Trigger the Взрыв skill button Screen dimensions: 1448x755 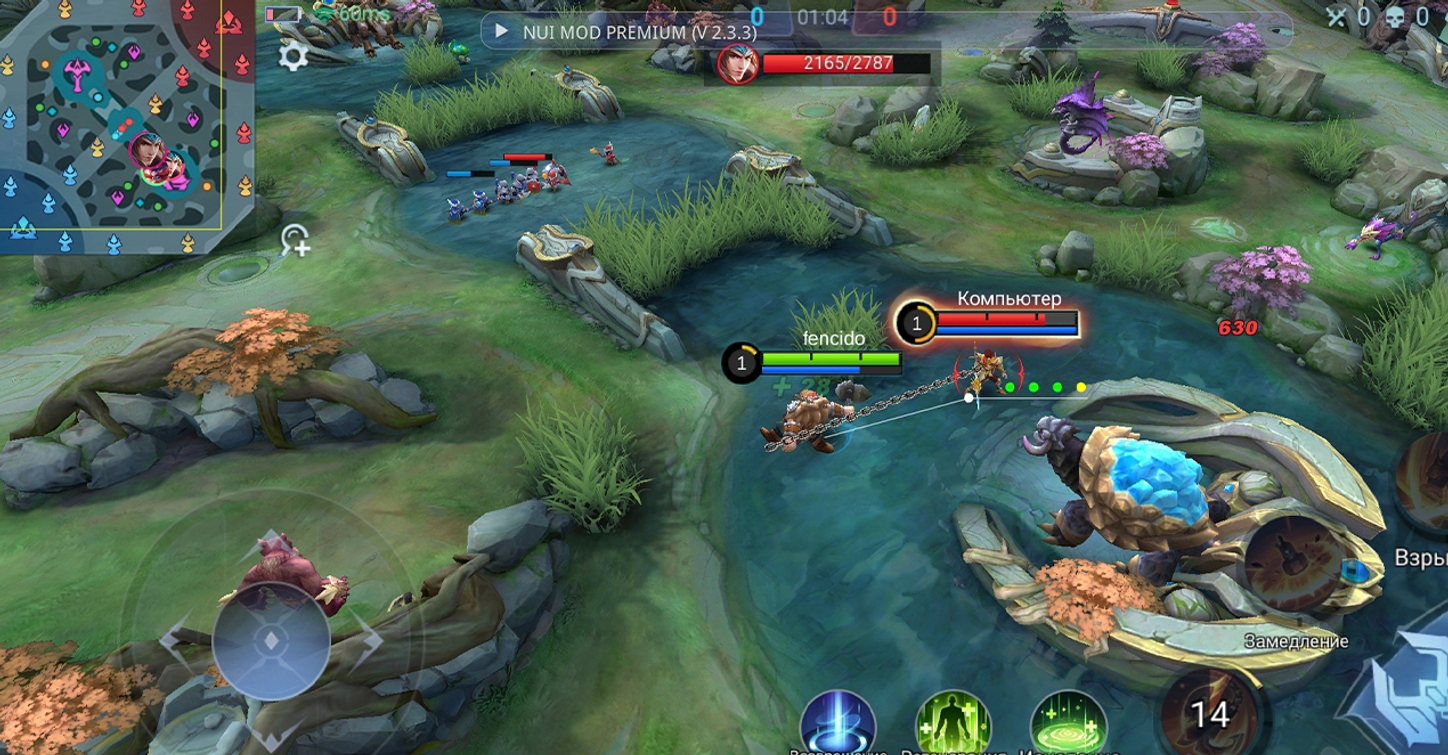[1425, 482]
